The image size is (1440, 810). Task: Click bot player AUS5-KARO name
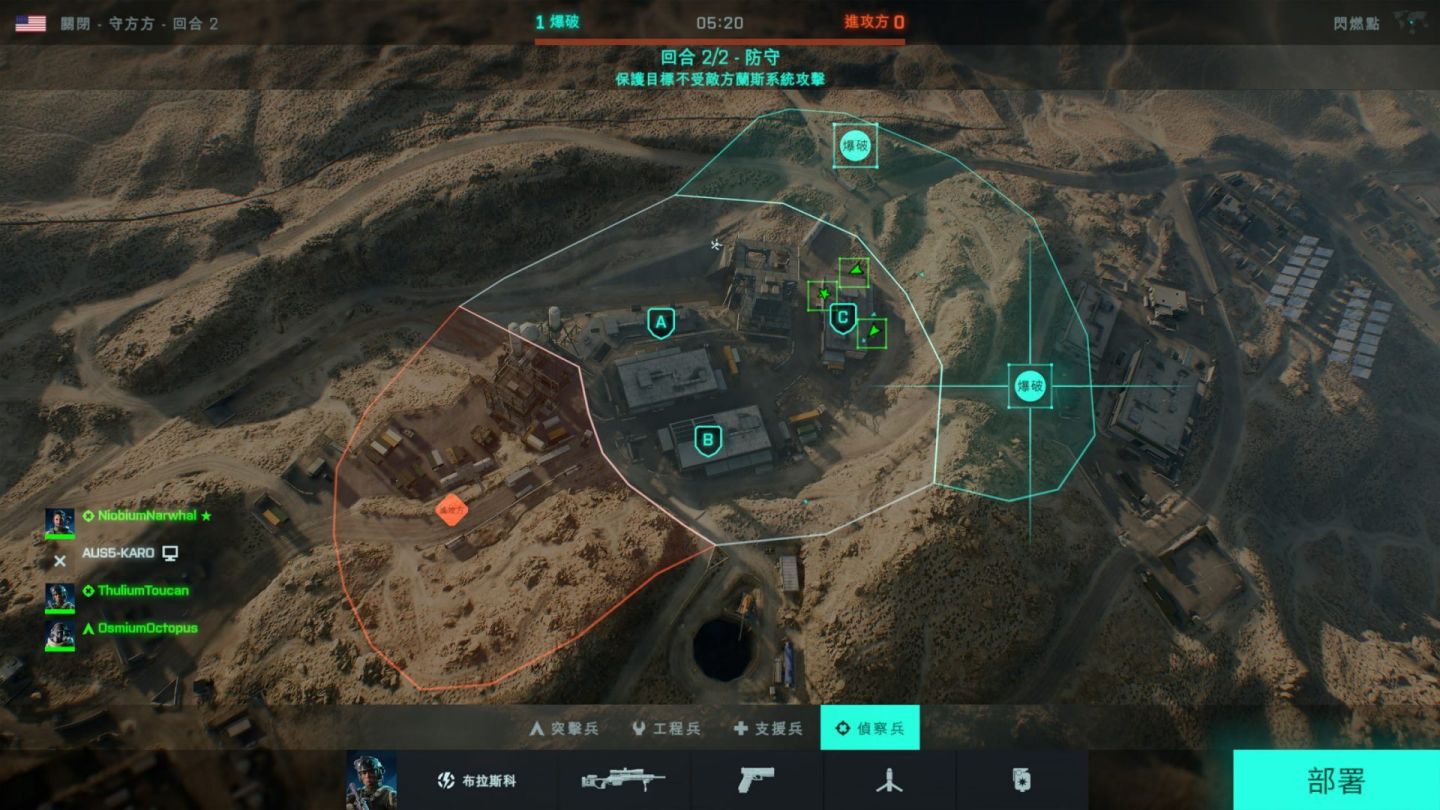tap(131, 551)
